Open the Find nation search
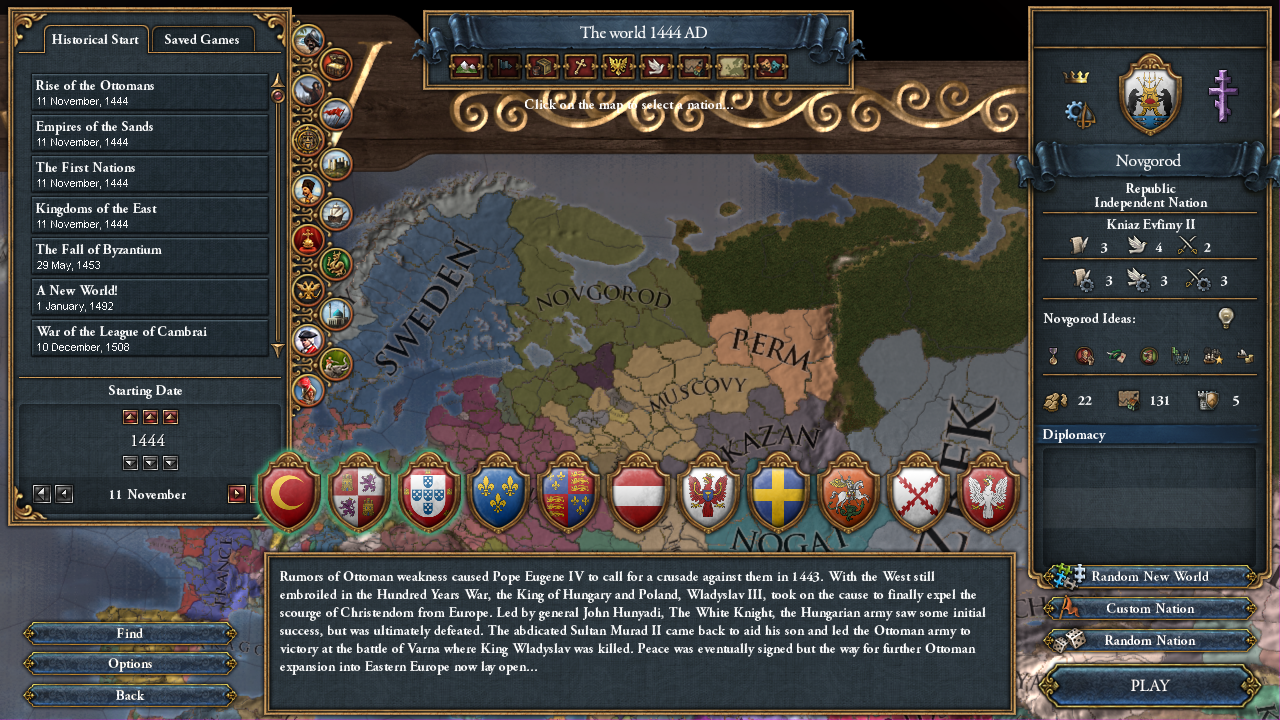Viewport: 1280px width, 720px height. [x=130, y=633]
